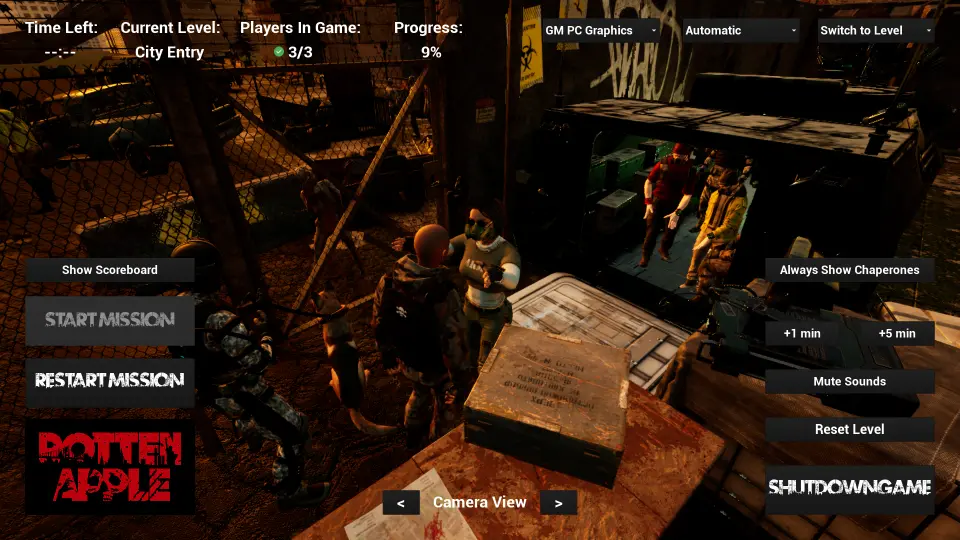Show the scoreboard
Image resolution: width=960 pixels, height=540 pixels.
[x=110, y=270]
